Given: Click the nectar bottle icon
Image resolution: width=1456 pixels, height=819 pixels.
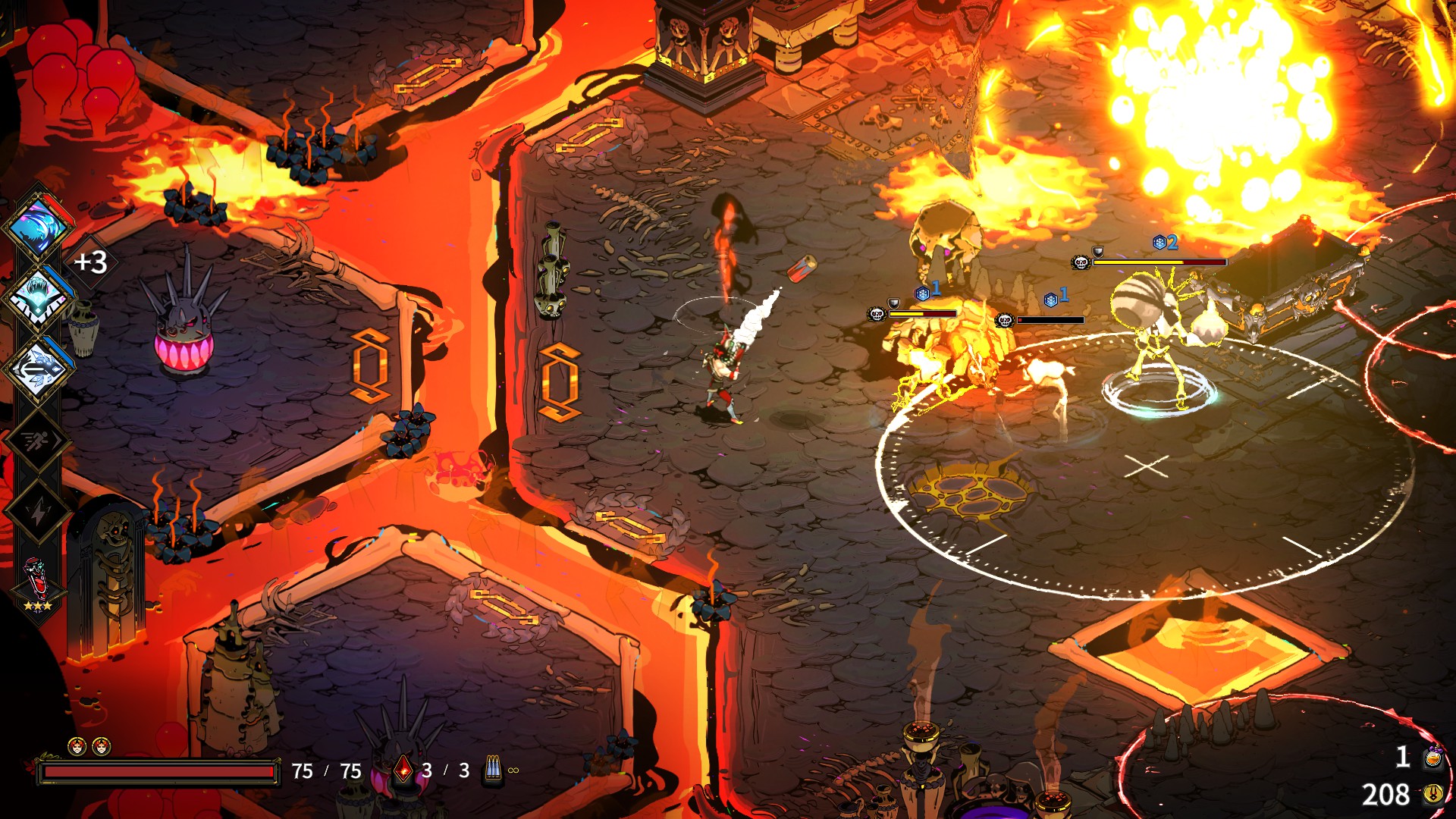Looking at the screenshot, I should click(1432, 757).
